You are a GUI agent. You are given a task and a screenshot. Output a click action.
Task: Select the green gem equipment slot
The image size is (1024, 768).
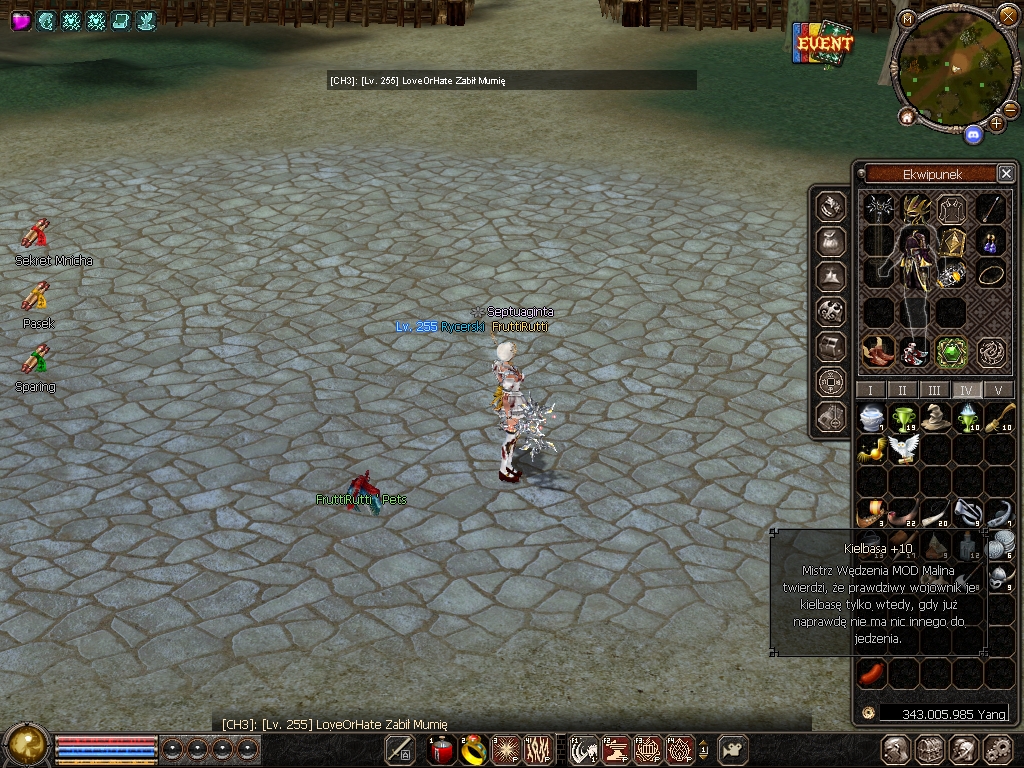[951, 351]
